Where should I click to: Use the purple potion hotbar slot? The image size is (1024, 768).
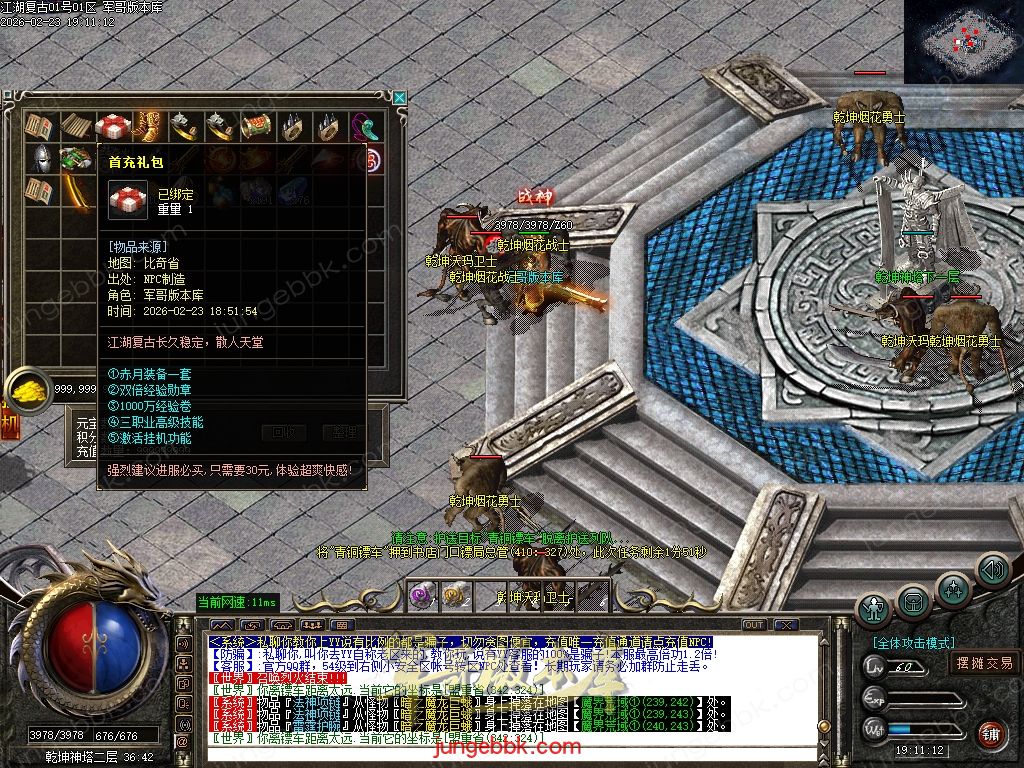(424, 594)
